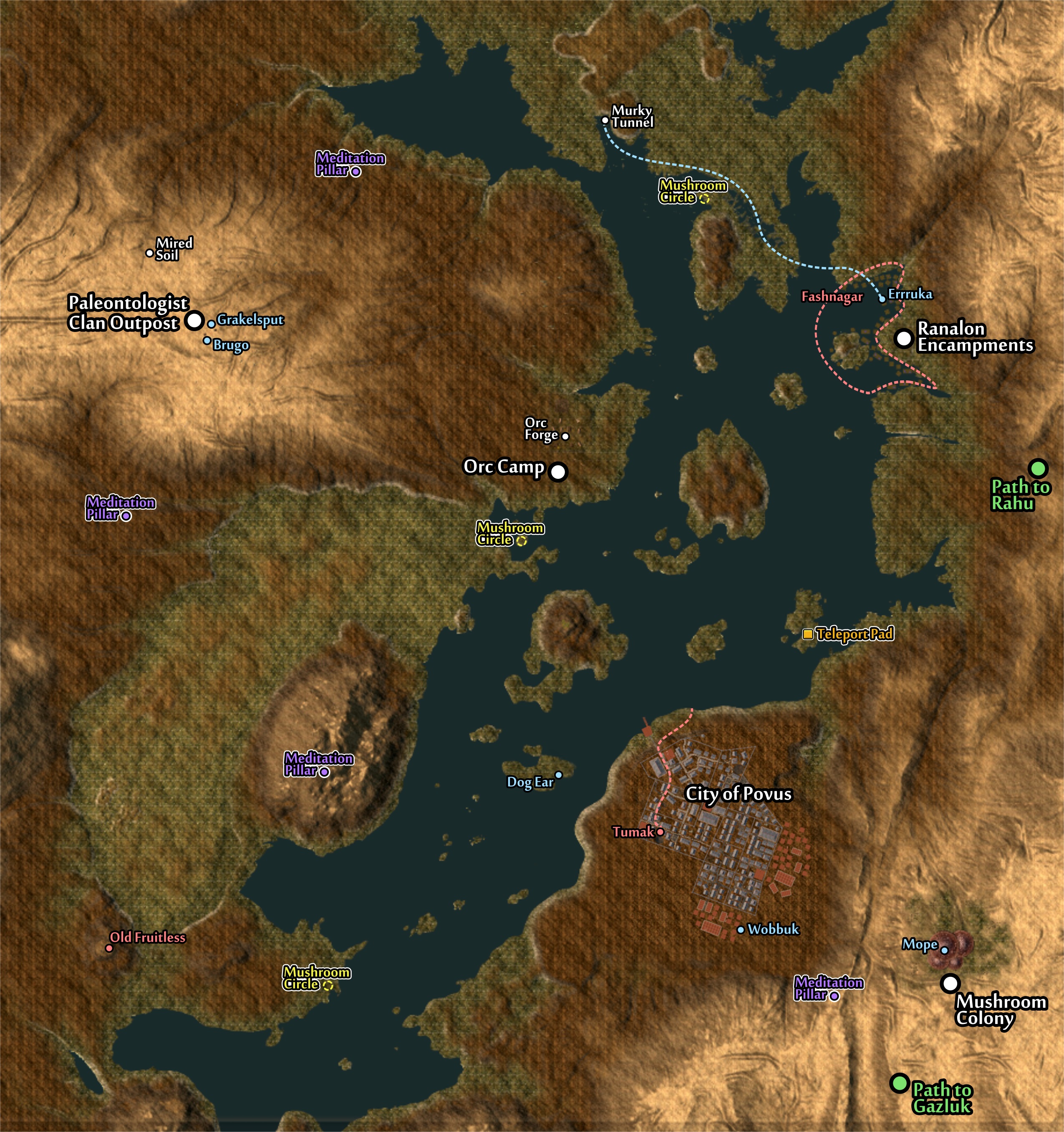
Task: Select the Paleontologist Clan Outpost marker
Action: pos(194,320)
